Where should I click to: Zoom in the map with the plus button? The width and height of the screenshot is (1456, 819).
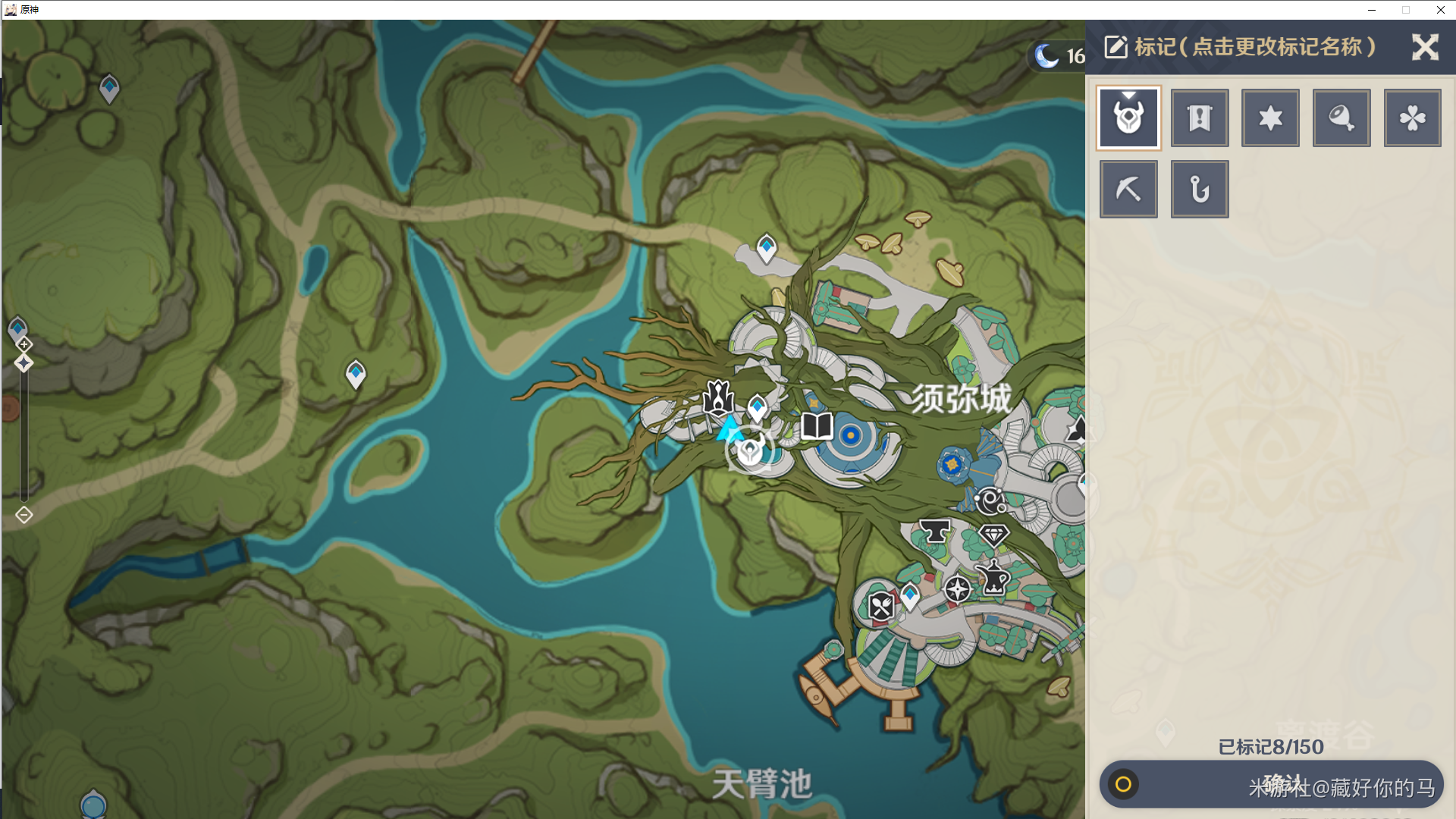tap(24, 344)
